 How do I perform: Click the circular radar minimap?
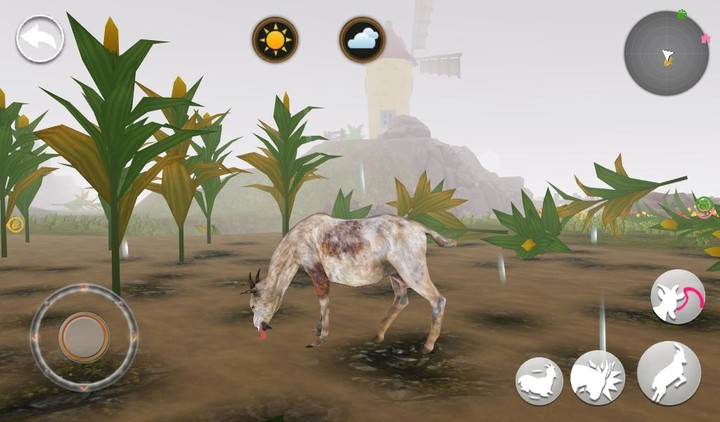666,53
